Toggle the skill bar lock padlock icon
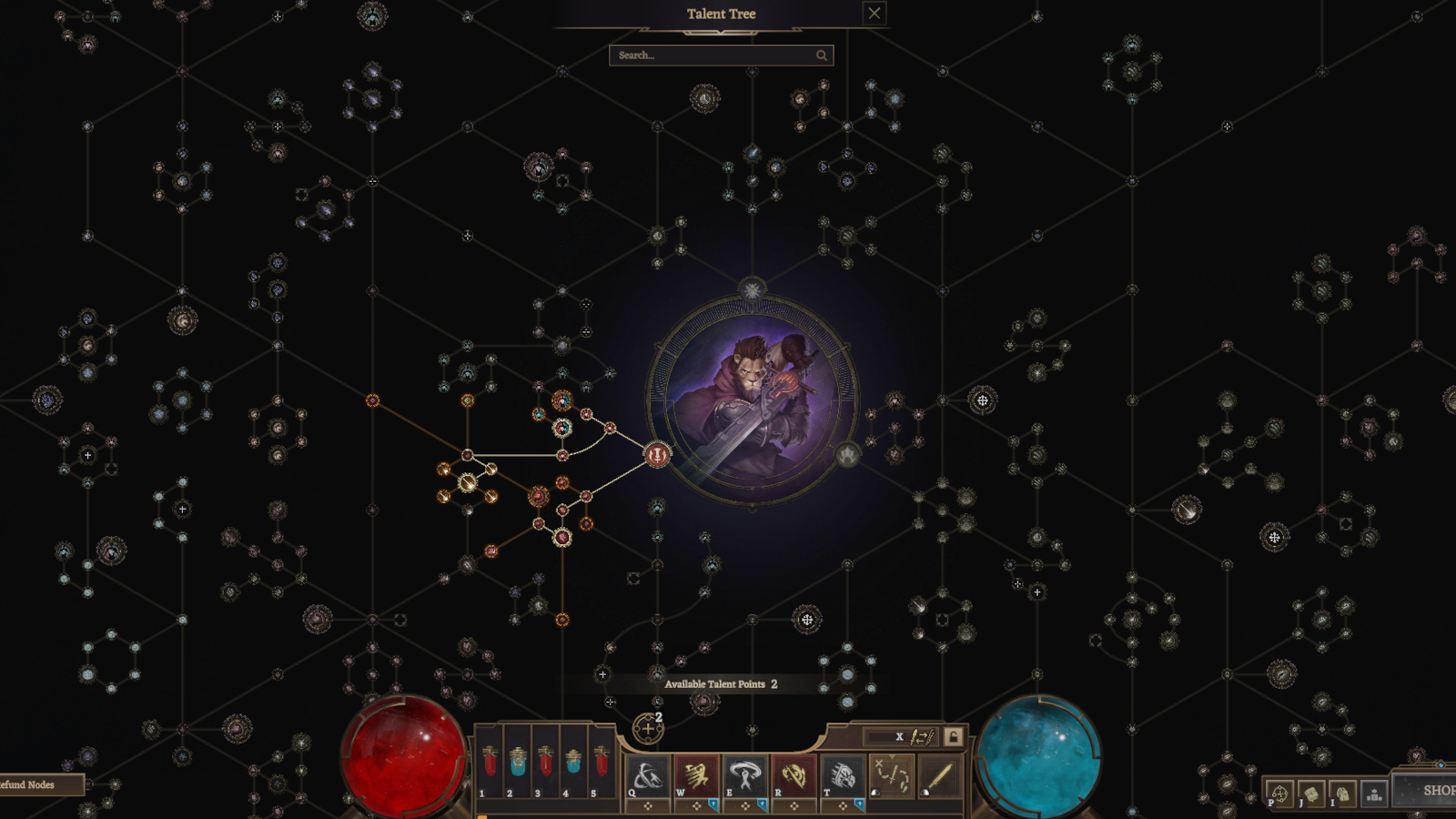1456x819 pixels. [x=952, y=735]
